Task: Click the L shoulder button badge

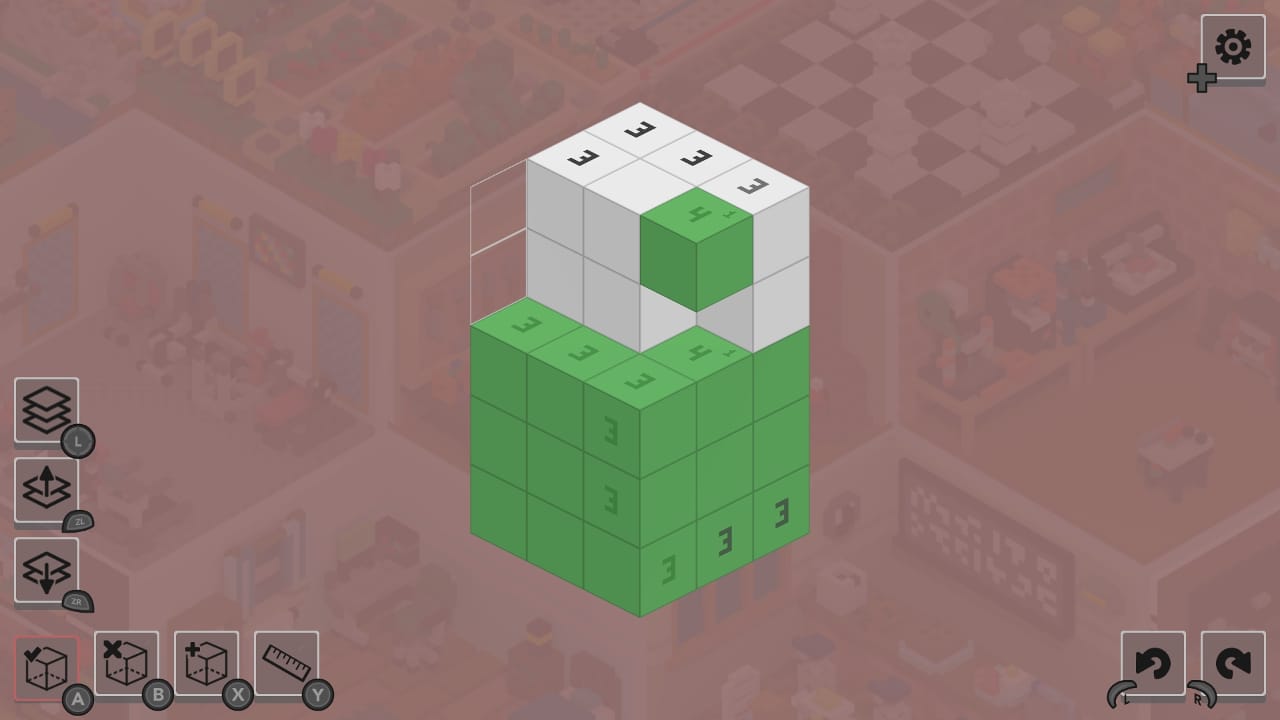Action: tap(78, 441)
